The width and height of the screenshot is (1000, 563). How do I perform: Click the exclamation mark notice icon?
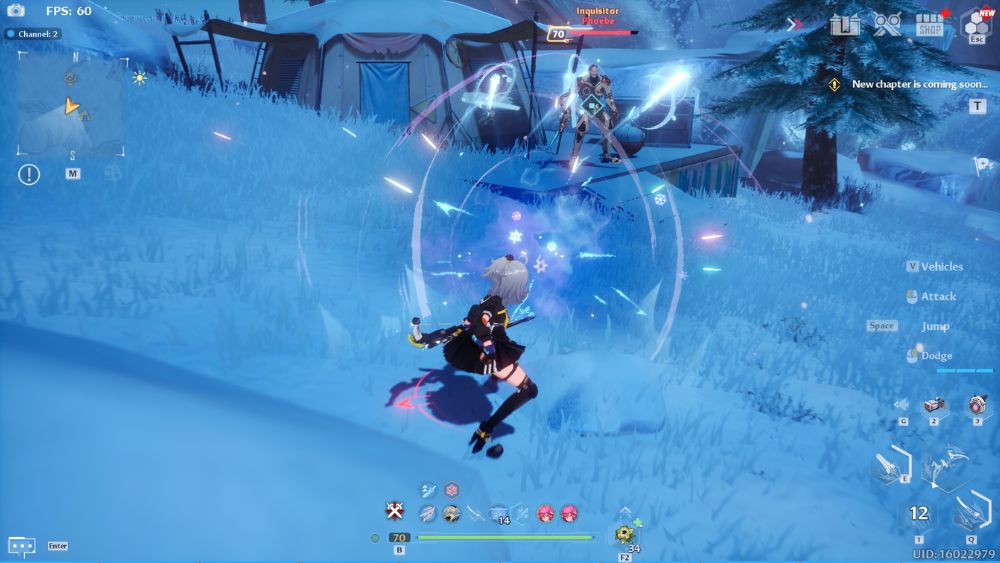click(29, 174)
